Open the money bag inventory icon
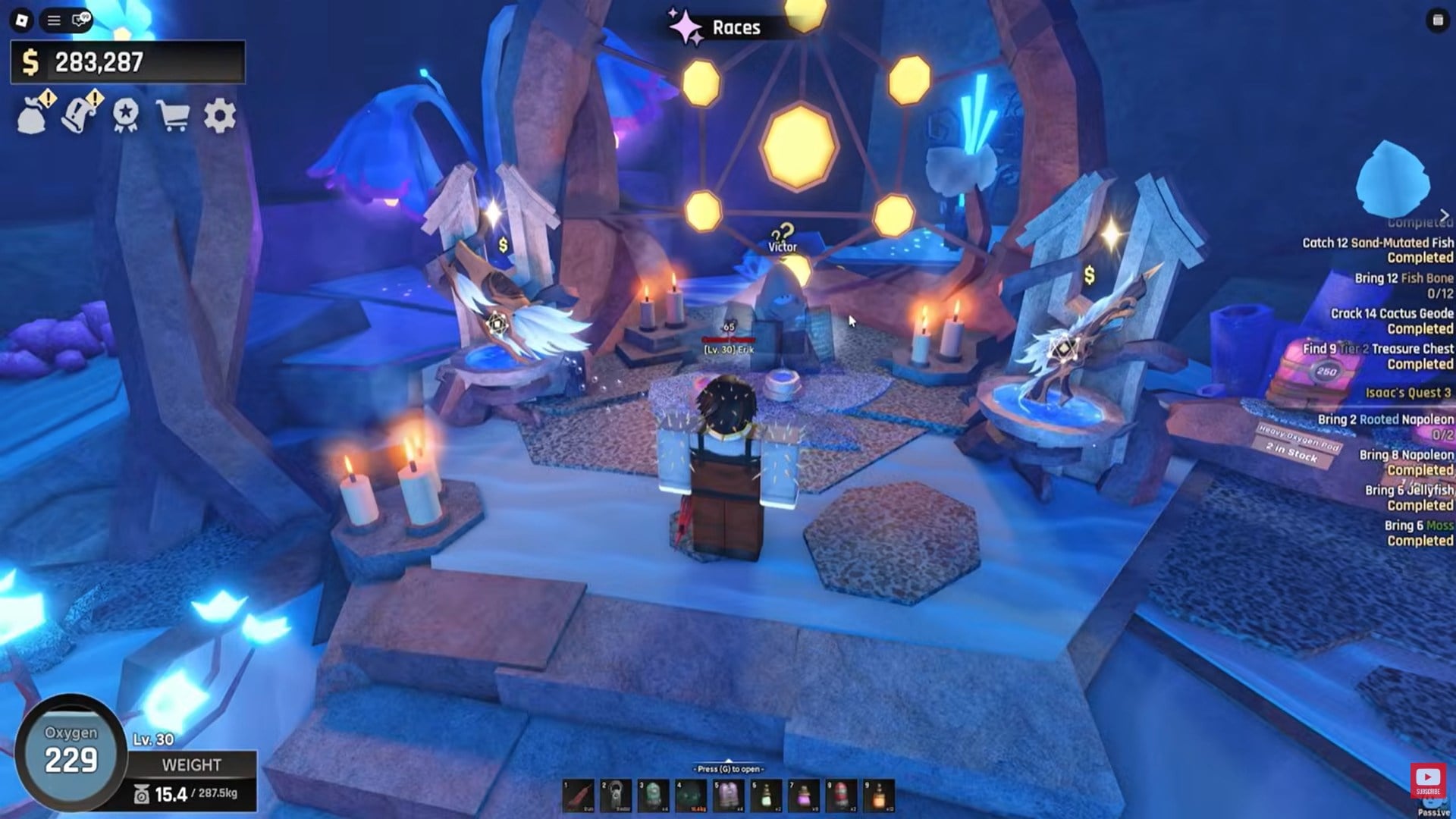 33,116
